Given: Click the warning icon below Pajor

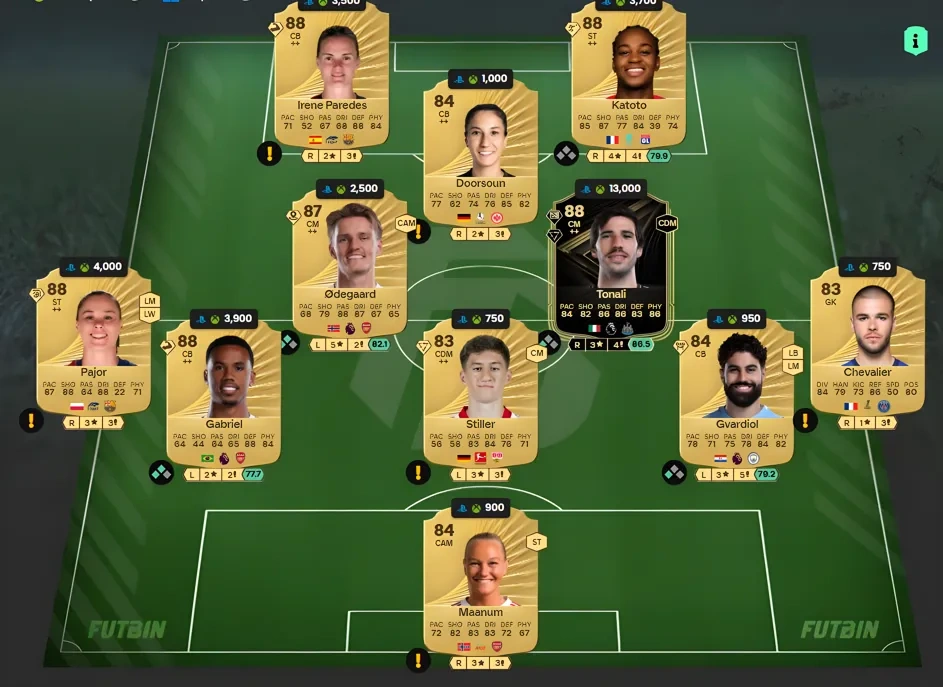Looking at the screenshot, I should point(31,421).
